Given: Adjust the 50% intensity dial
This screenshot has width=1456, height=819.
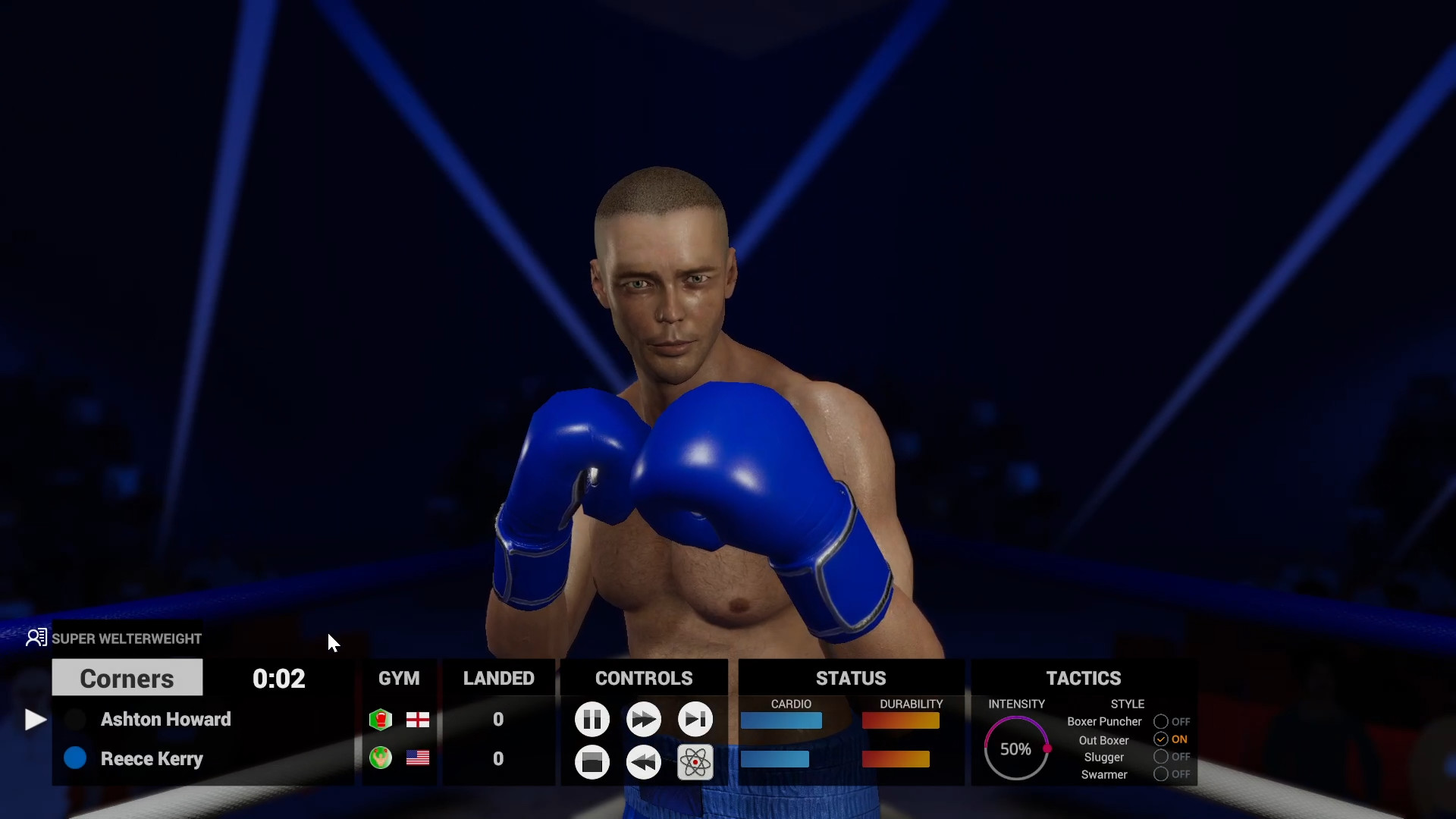Looking at the screenshot, I should tap(1016, 749).
